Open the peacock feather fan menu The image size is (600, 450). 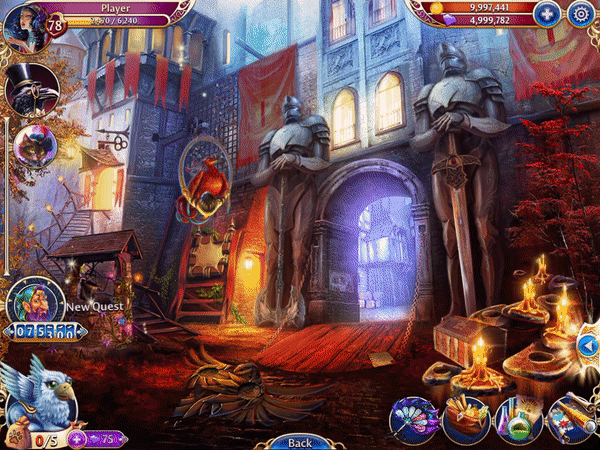click(x=415, y=417)
